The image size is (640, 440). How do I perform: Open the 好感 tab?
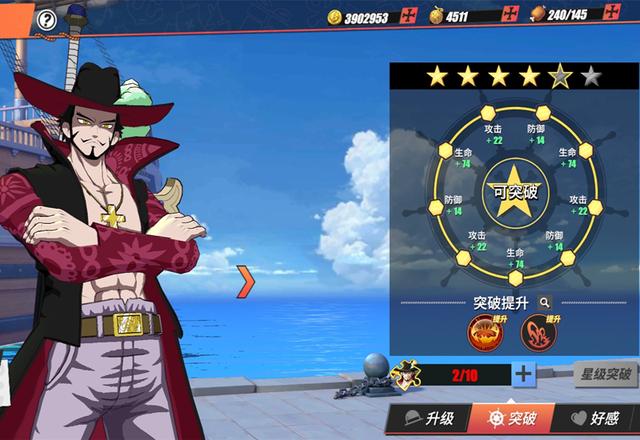(x=595, y=418)
